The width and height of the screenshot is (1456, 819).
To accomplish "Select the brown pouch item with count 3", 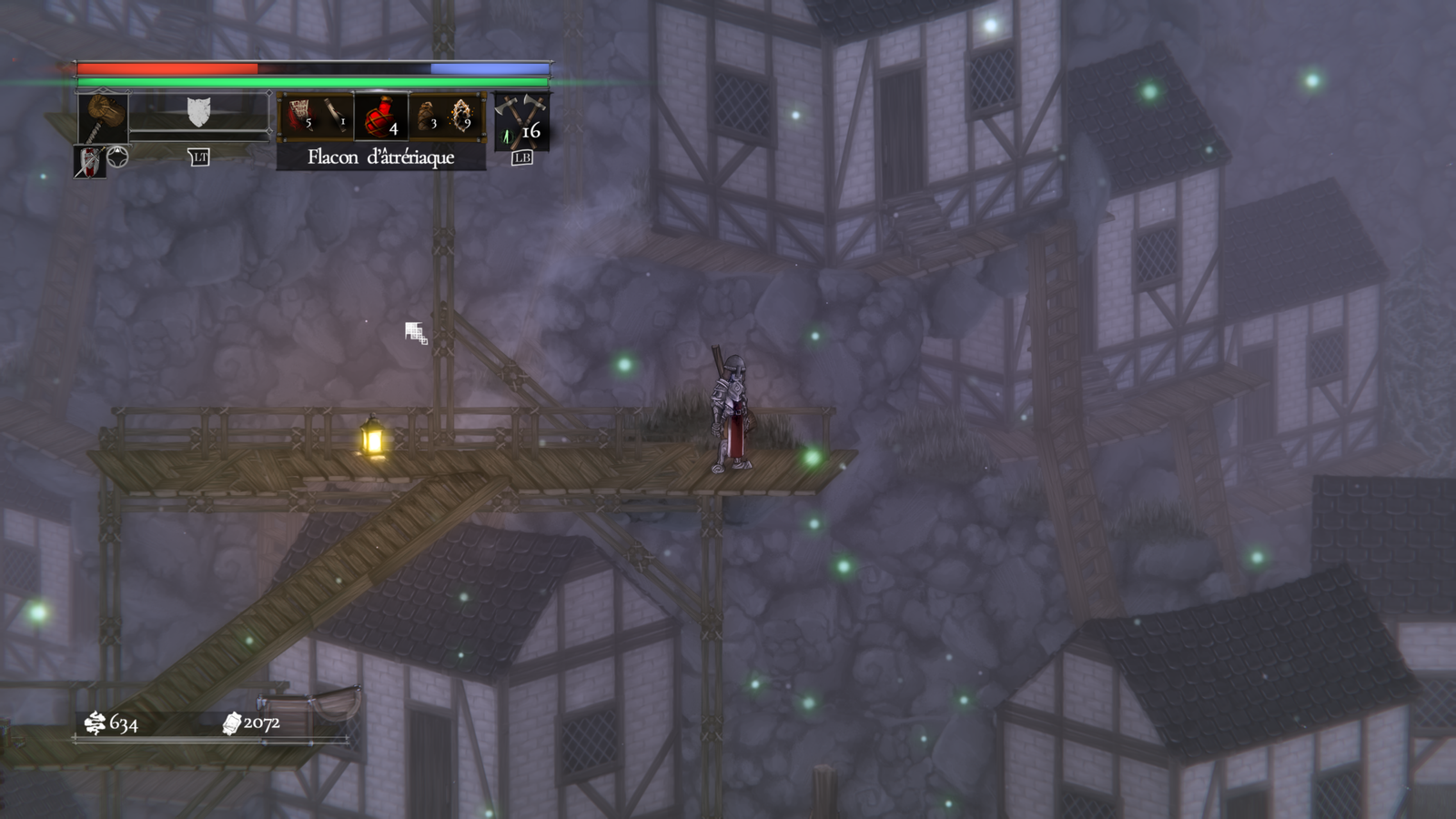I will (426, 116).
